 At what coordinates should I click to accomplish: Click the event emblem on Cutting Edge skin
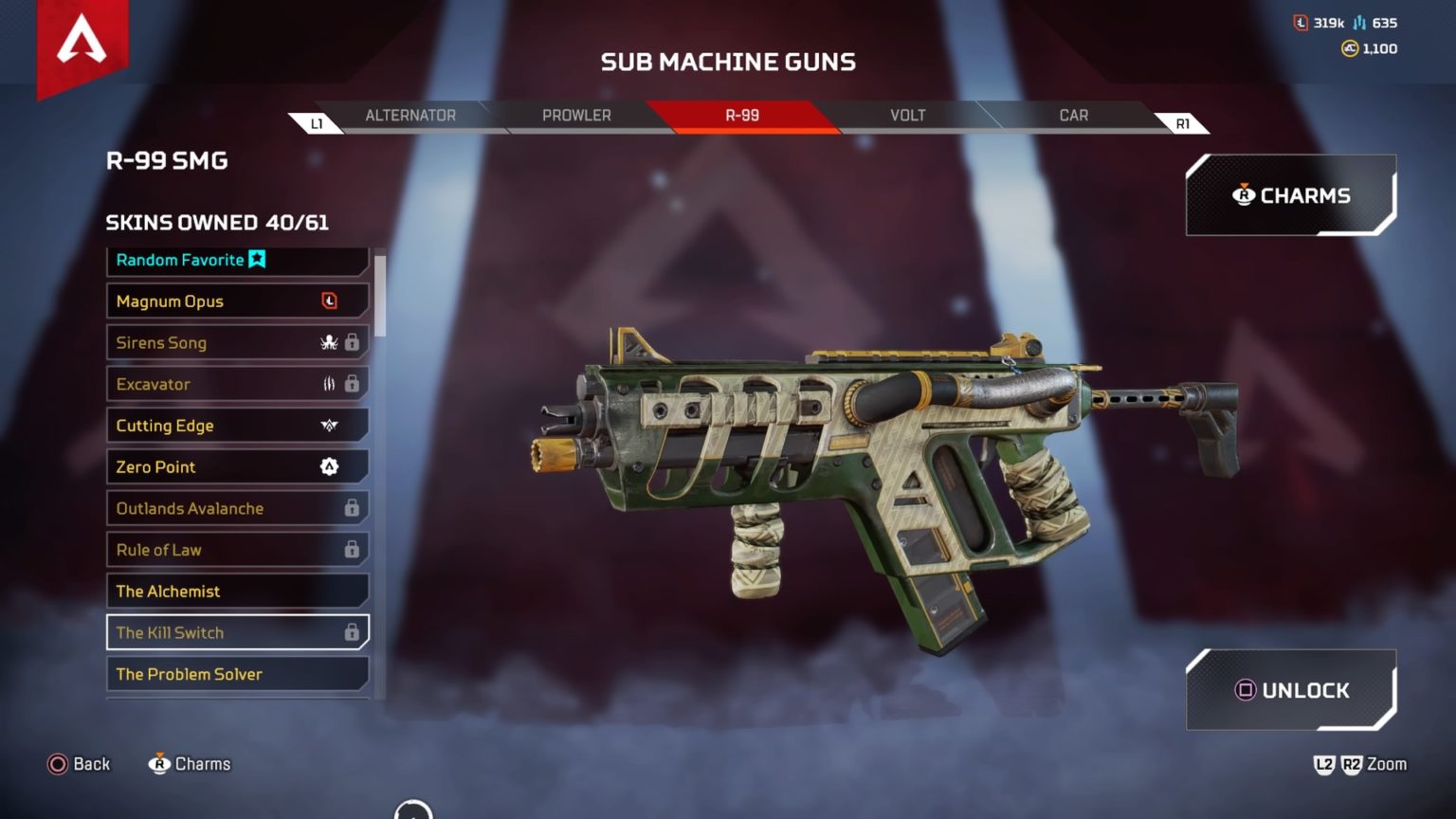tap(327, 426)
